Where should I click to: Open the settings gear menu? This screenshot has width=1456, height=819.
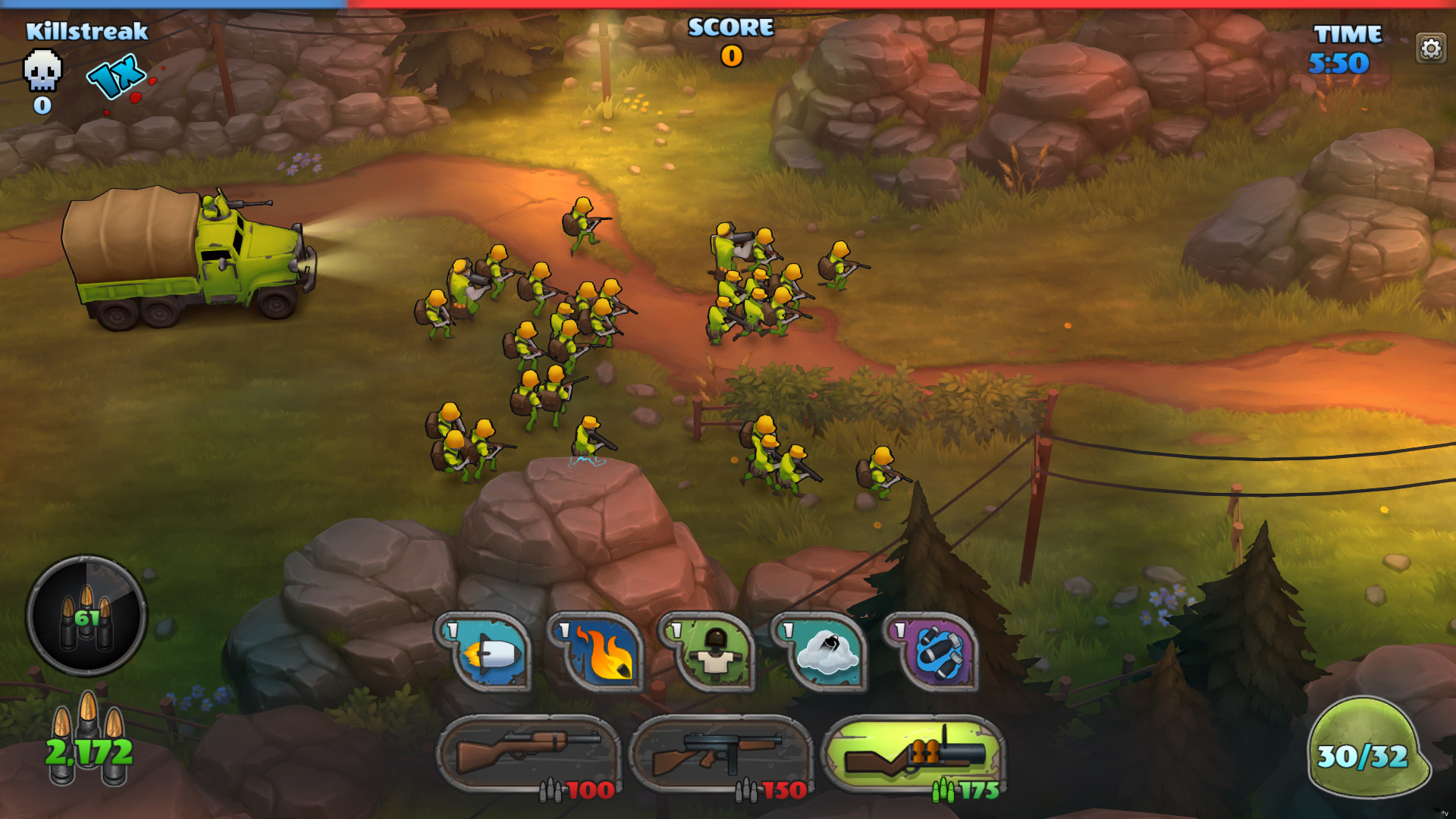(x=1430, y=47)
